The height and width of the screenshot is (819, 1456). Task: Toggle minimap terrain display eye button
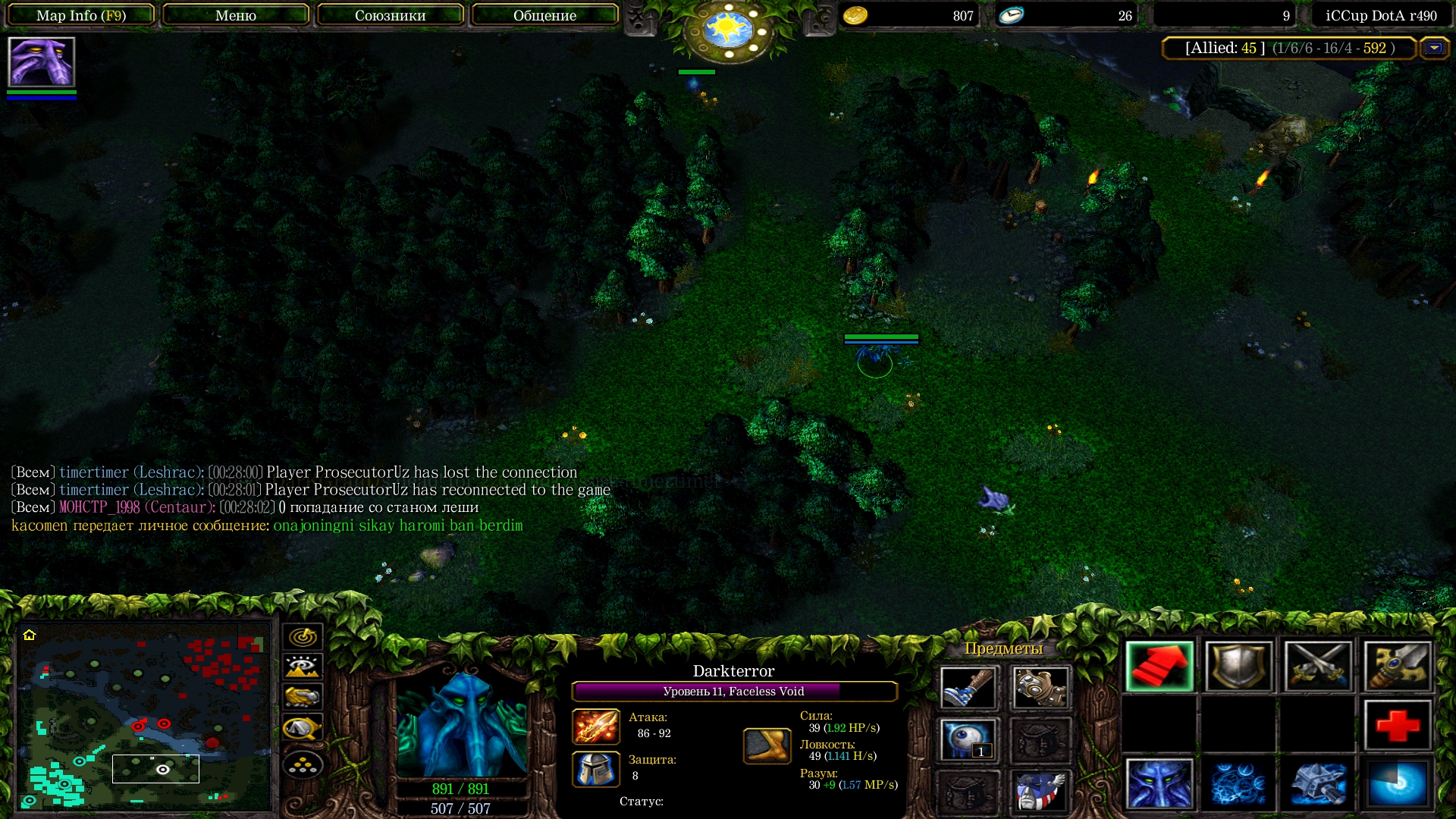pos(303,667)
